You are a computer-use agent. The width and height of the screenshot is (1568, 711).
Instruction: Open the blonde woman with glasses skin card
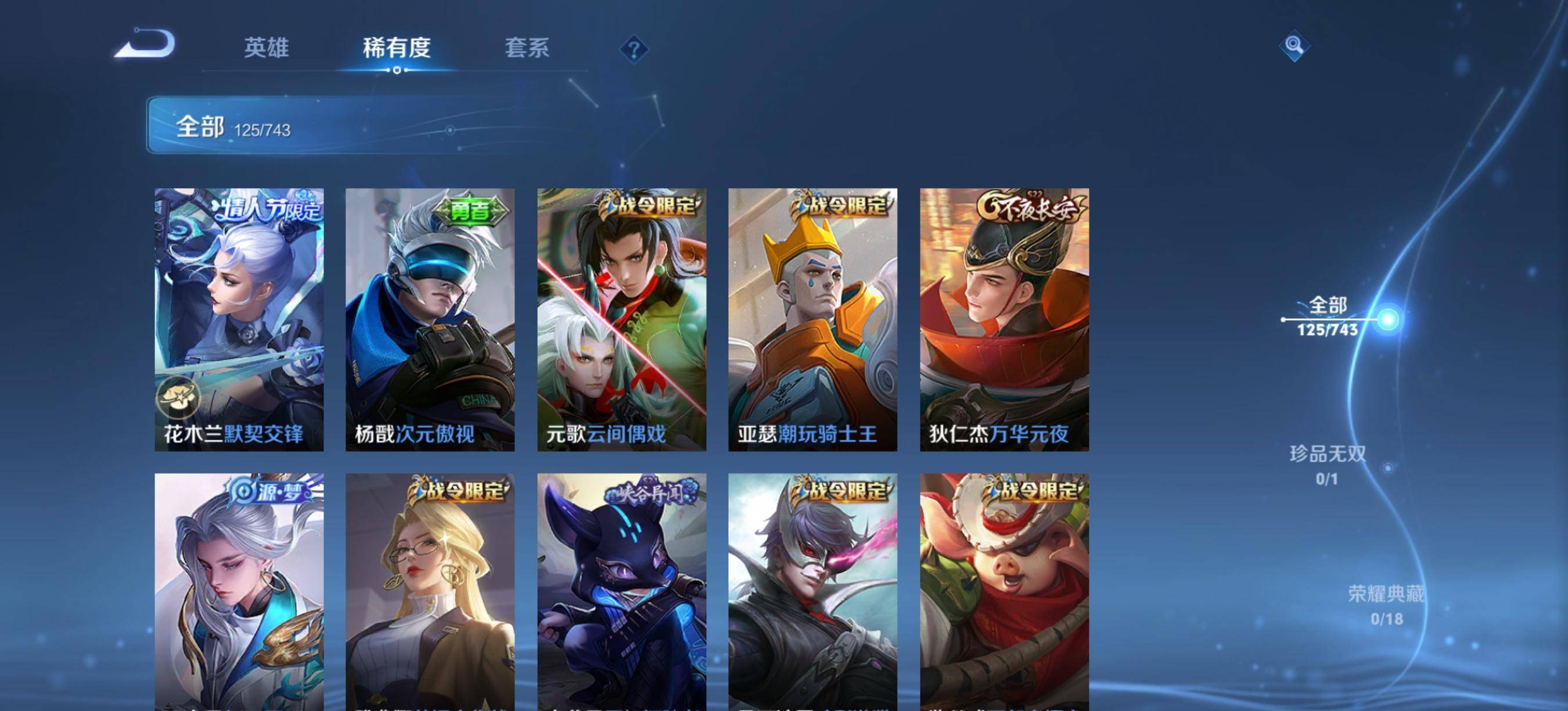pos(430,591)
